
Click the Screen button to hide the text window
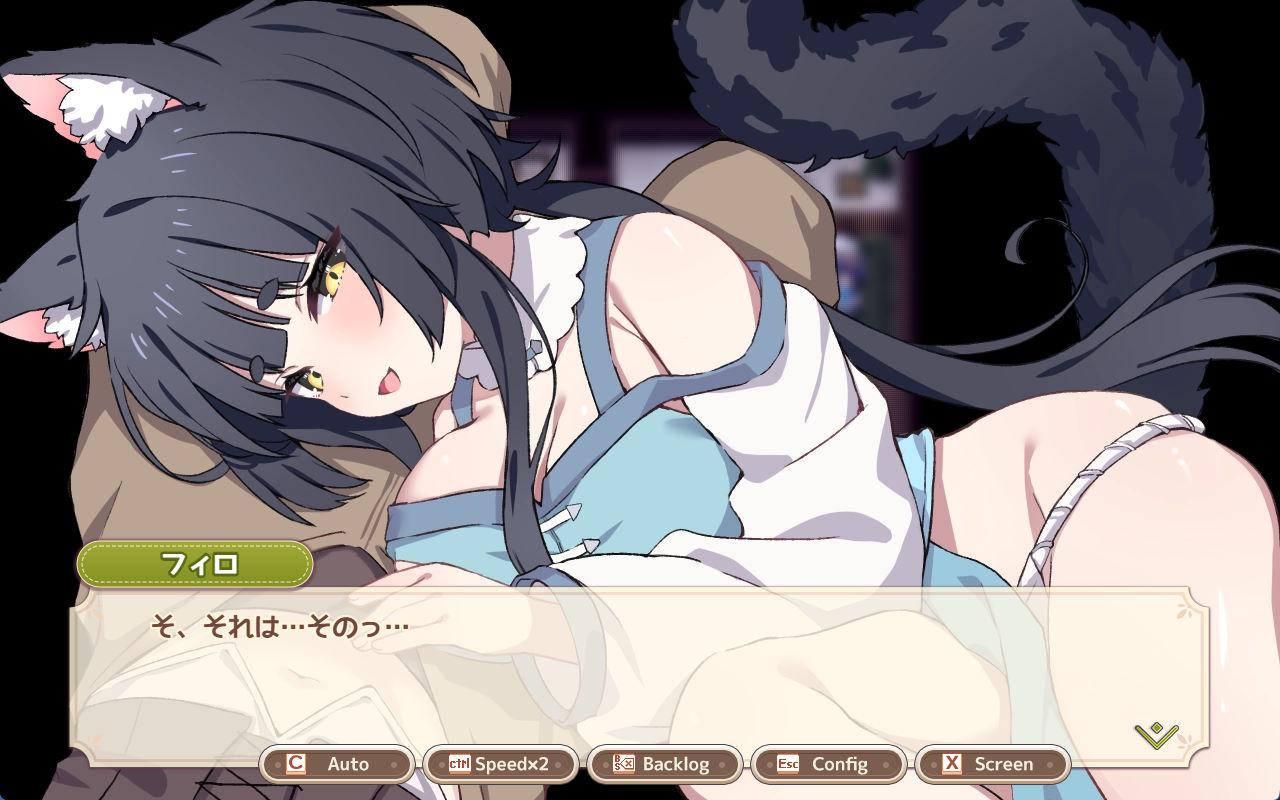(992, 764)
